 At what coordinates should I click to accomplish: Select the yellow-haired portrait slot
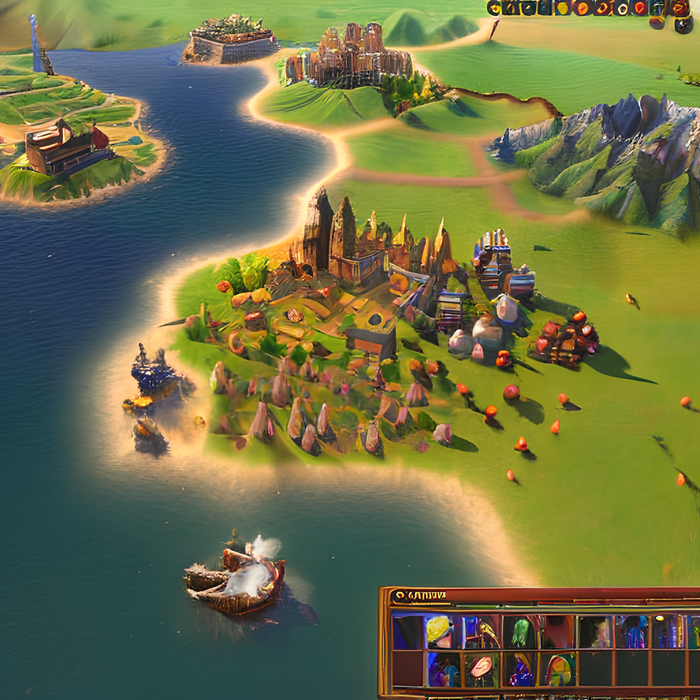point(438,630)
